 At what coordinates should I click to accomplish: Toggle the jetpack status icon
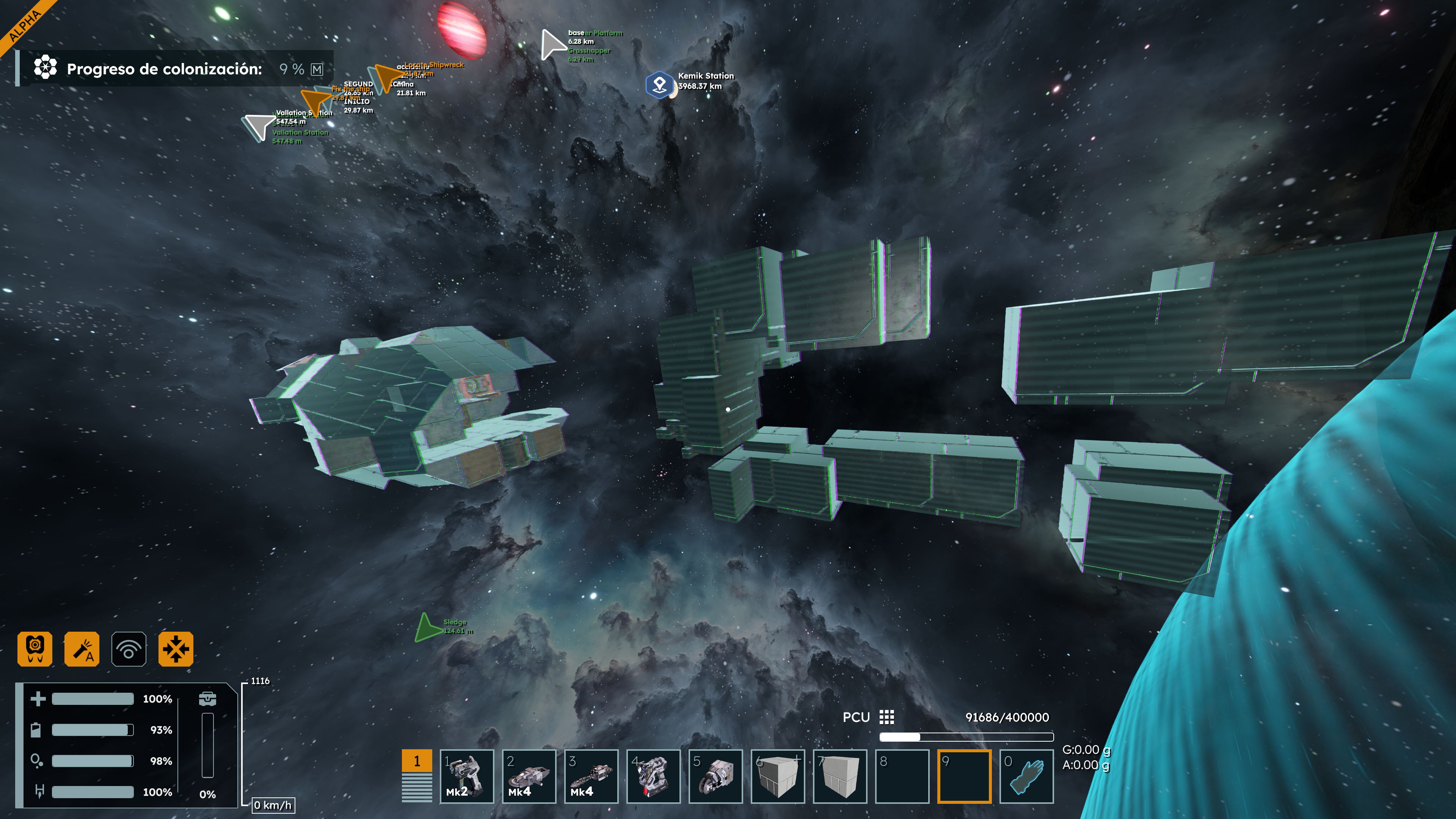pyautogui.click(x=35, y=648)
